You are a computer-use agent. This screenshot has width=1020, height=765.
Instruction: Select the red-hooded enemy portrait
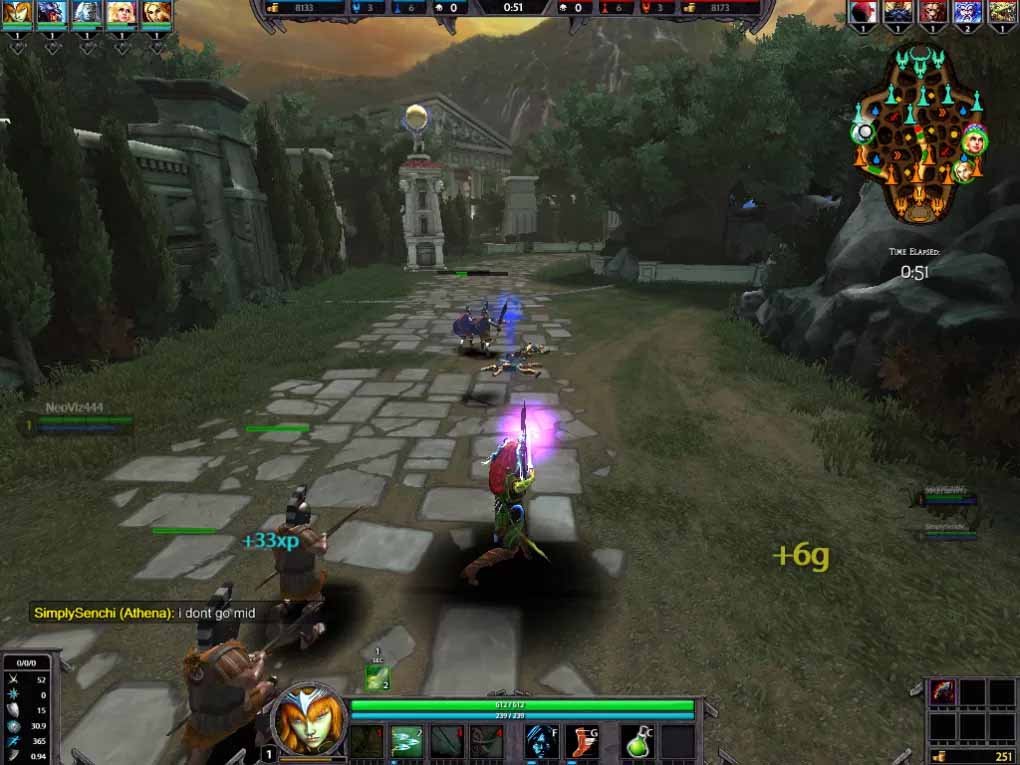[864, 12]
